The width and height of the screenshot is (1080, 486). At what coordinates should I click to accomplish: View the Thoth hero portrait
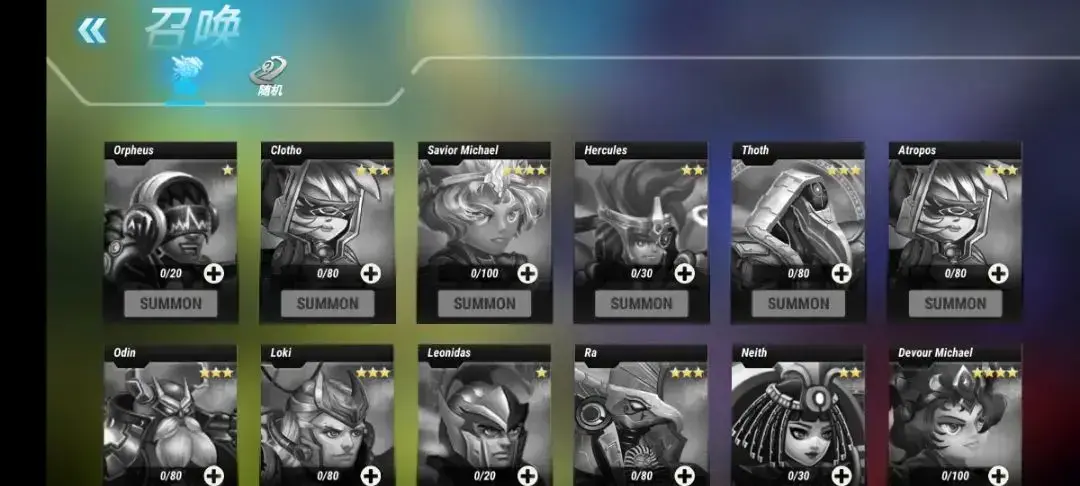coord(798,215)
